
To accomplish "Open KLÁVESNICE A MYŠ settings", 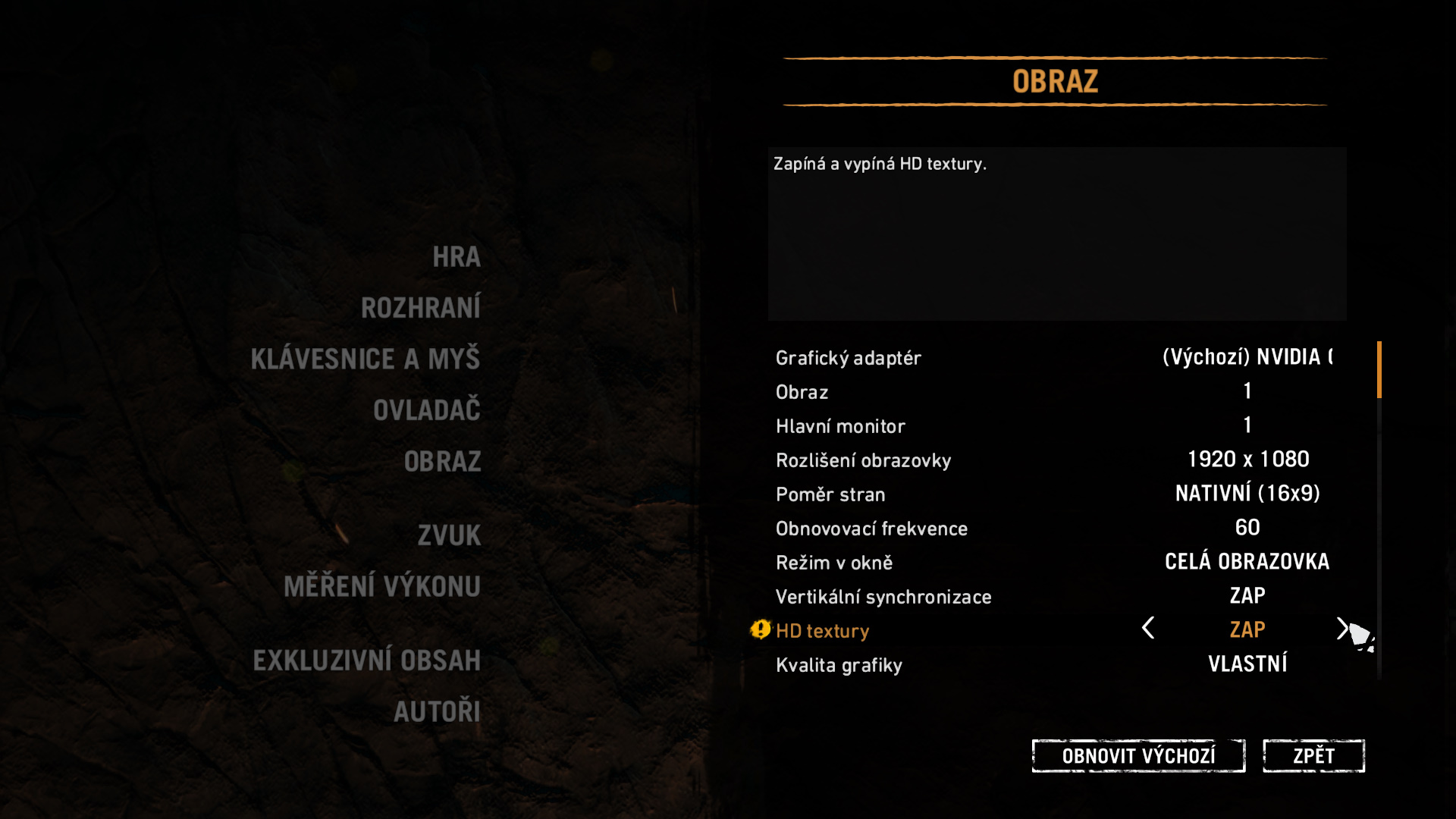I will coord(366,359).
